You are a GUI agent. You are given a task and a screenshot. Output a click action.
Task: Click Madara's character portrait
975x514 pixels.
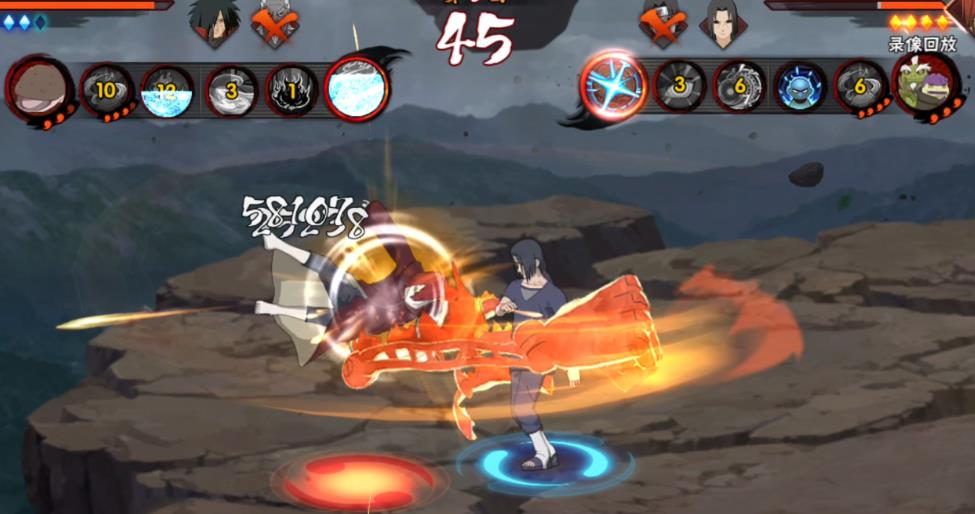pyautogui.click(x=214, y=22)
